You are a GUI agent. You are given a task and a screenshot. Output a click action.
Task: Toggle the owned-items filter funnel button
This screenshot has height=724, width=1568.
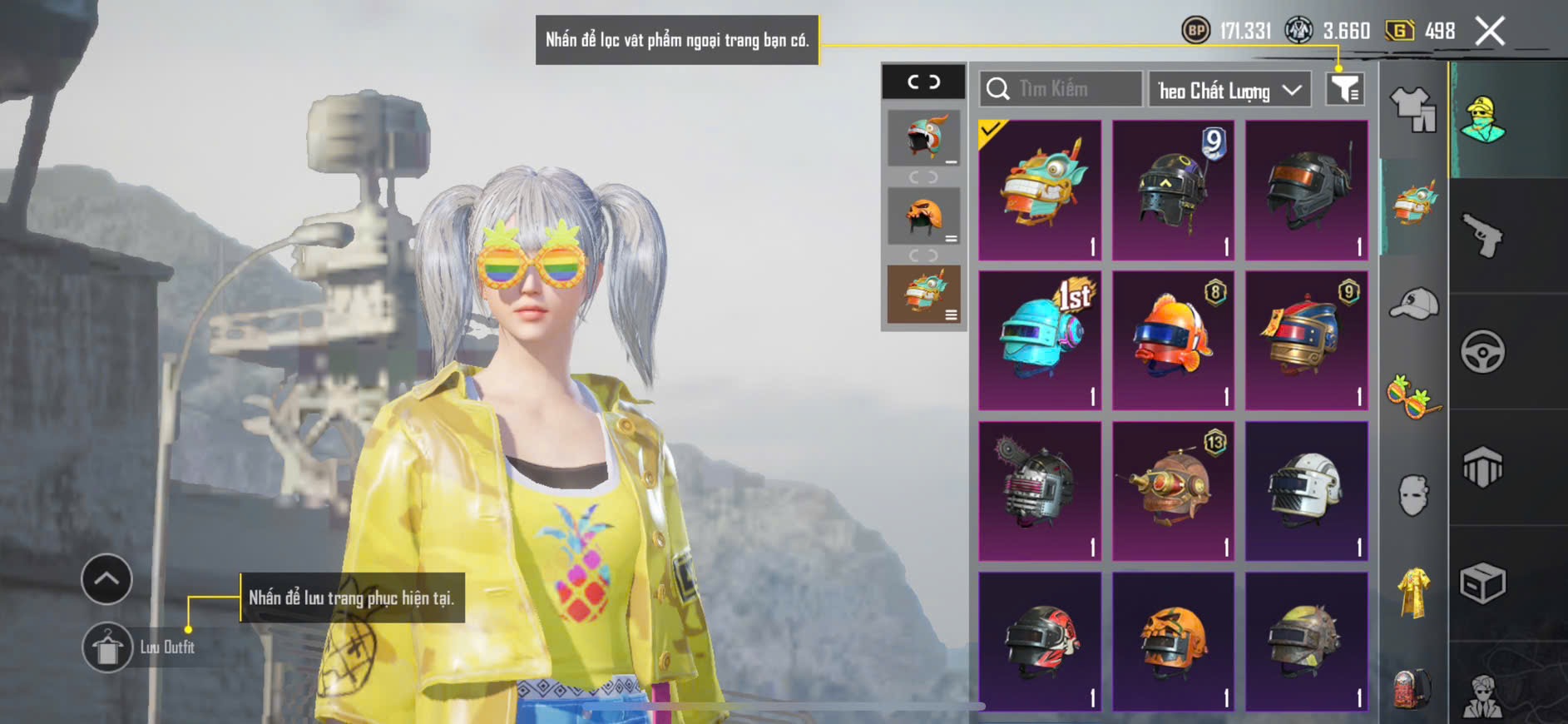click(1344, 89)
